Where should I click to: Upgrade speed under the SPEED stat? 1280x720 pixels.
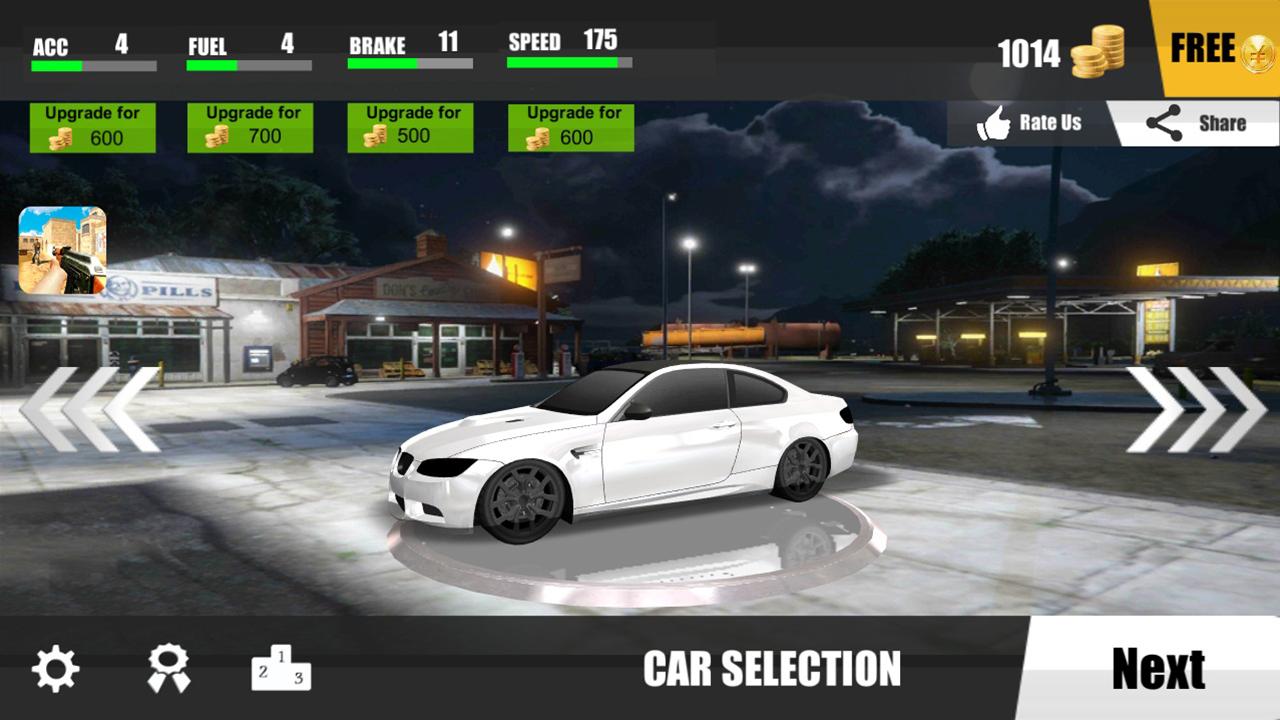click(571, 127)
